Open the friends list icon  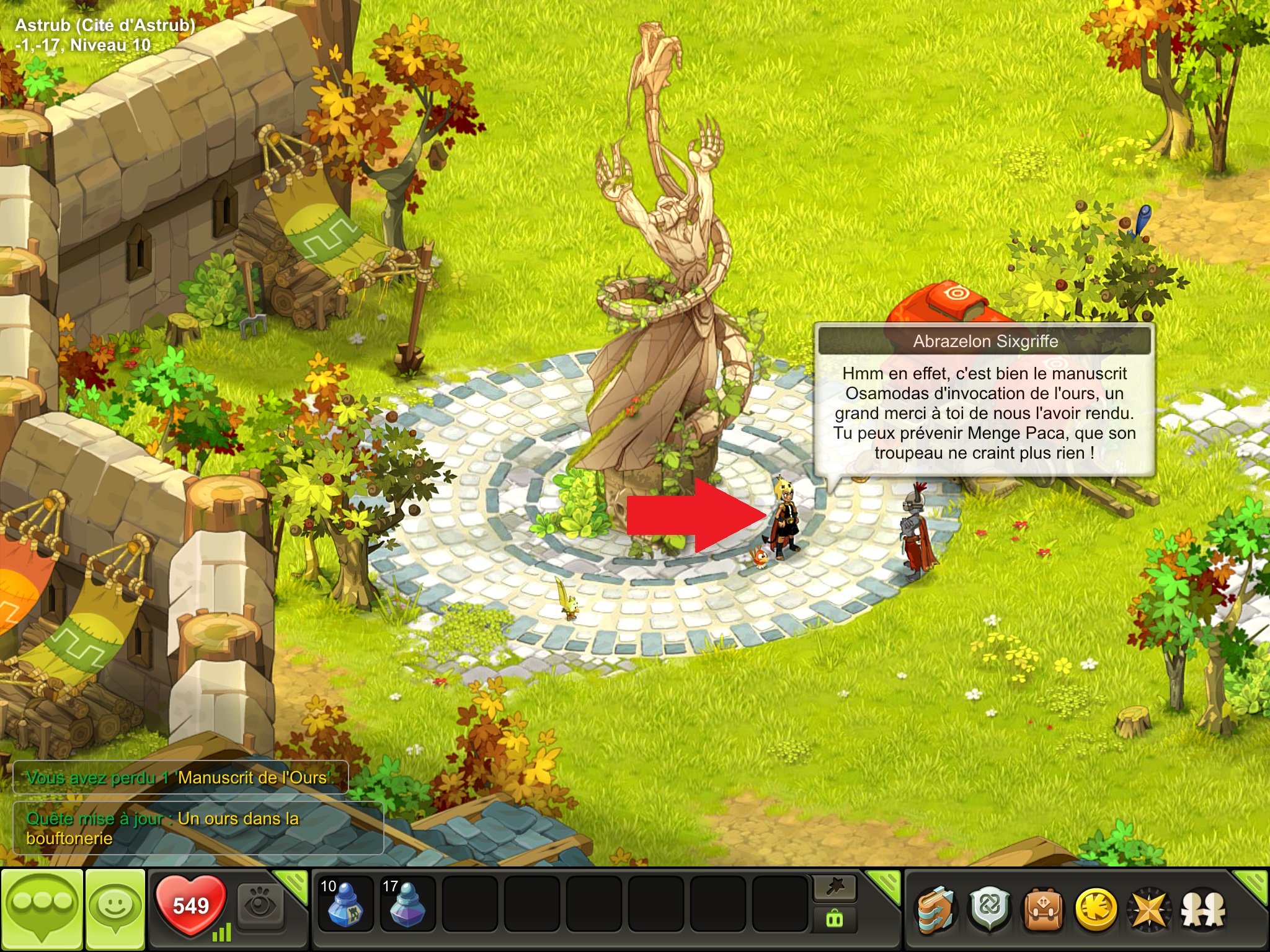coord(1203,910)
